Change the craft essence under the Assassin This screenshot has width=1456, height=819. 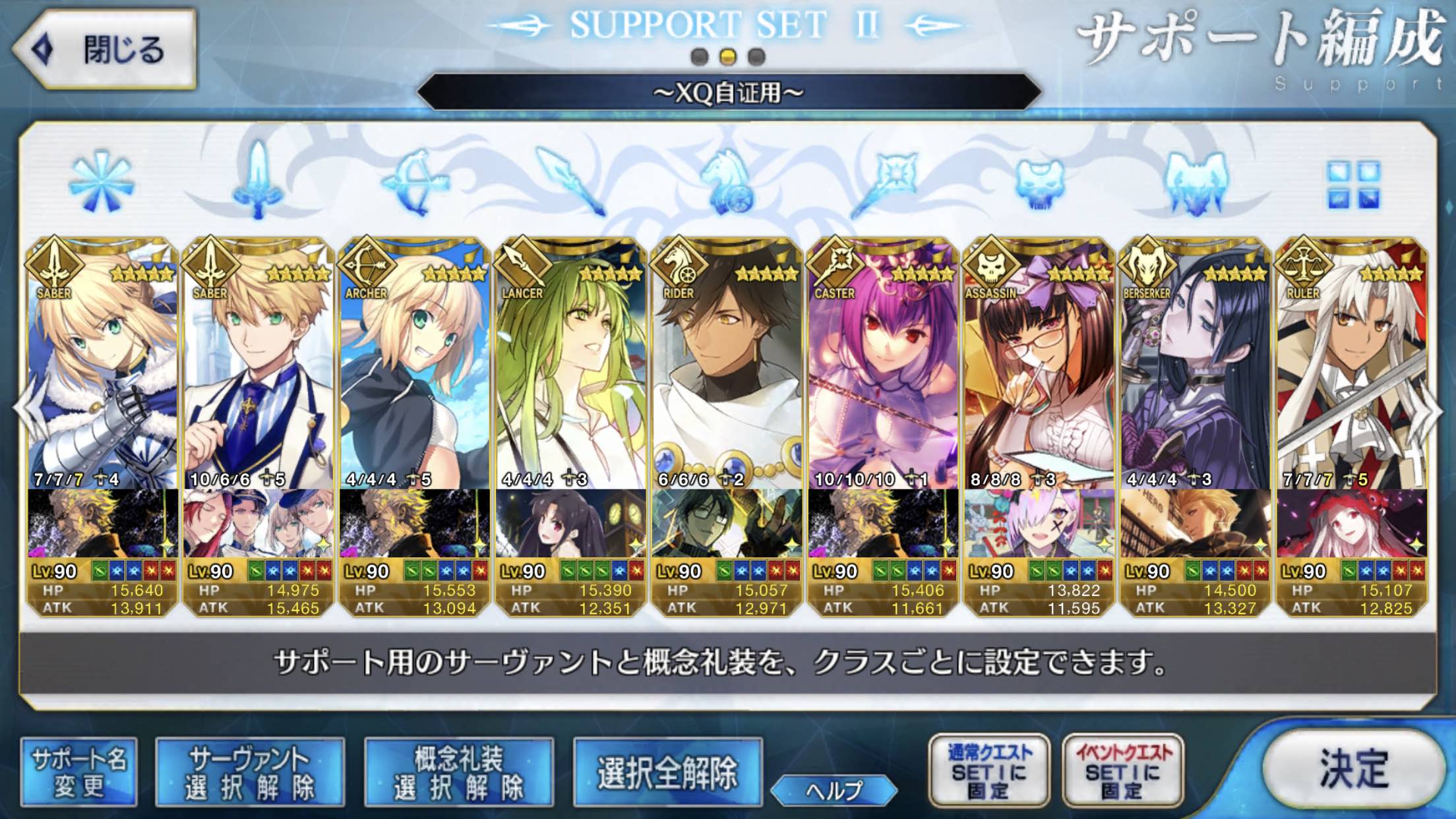point(1039,523)
